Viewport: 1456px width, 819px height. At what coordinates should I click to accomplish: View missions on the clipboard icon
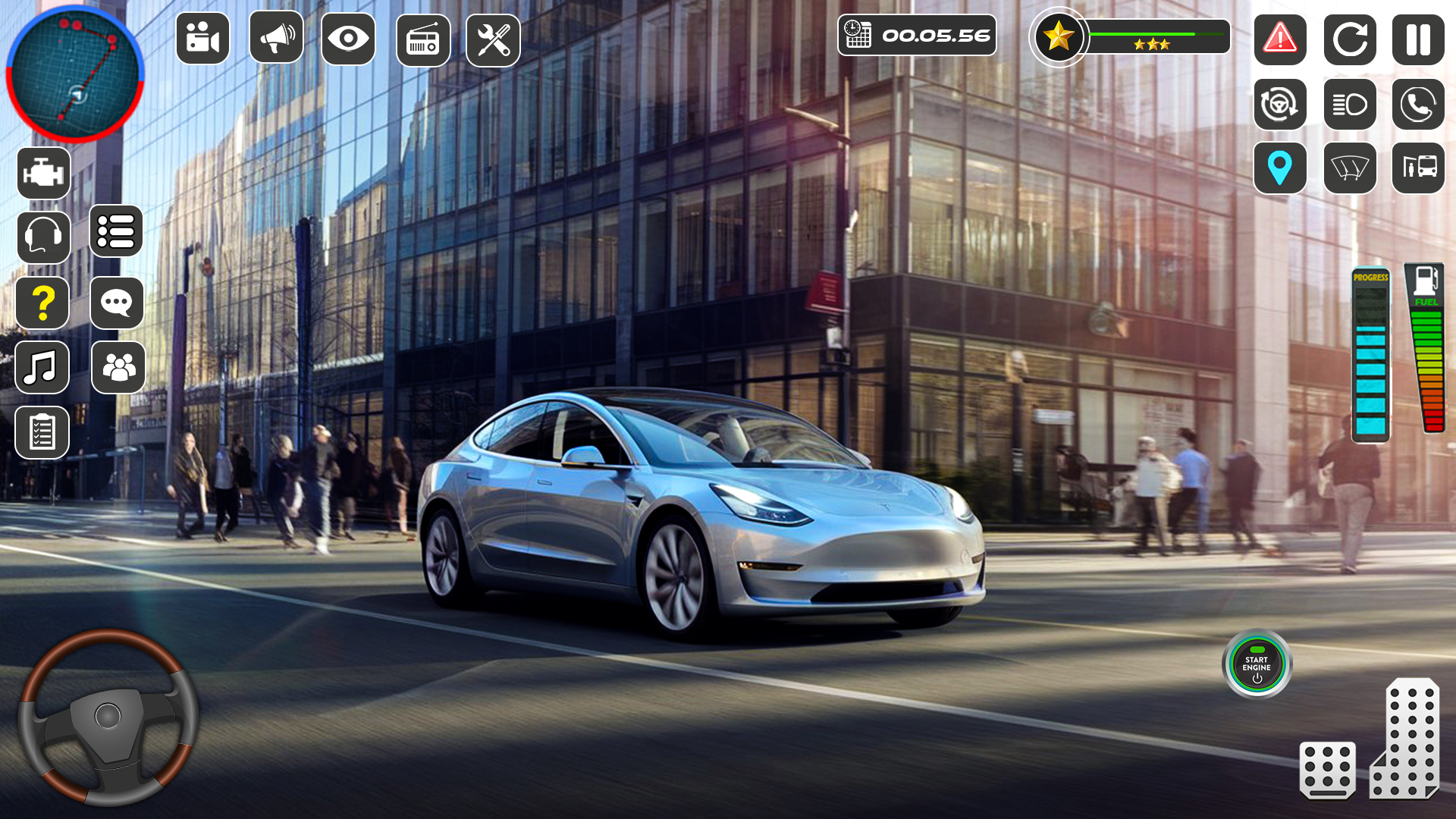tap(42, 433)
